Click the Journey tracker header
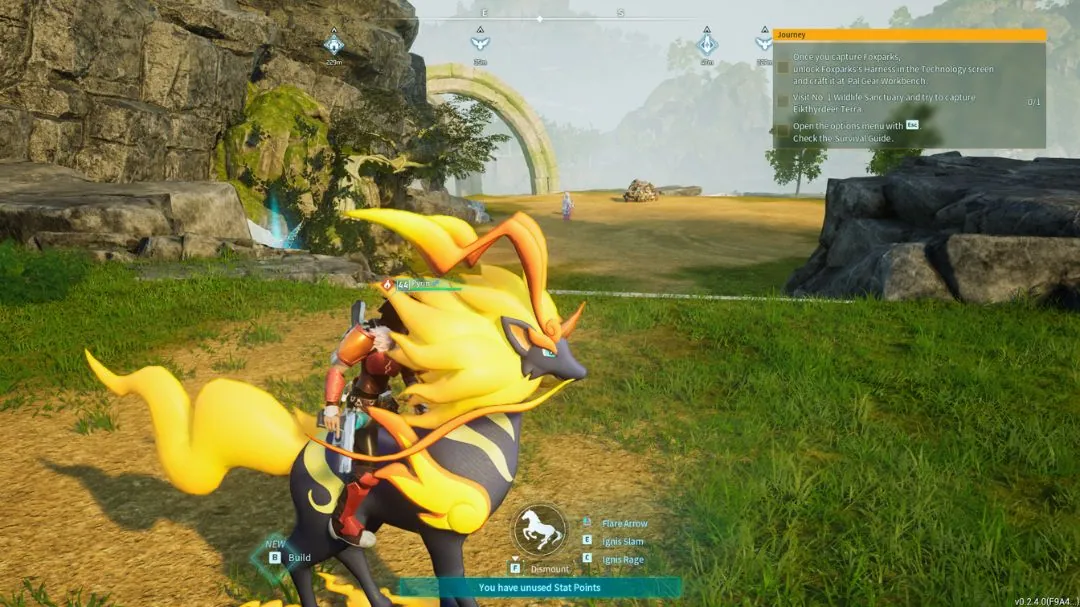This screenshot has width=1080, height=607. [909, 35]
